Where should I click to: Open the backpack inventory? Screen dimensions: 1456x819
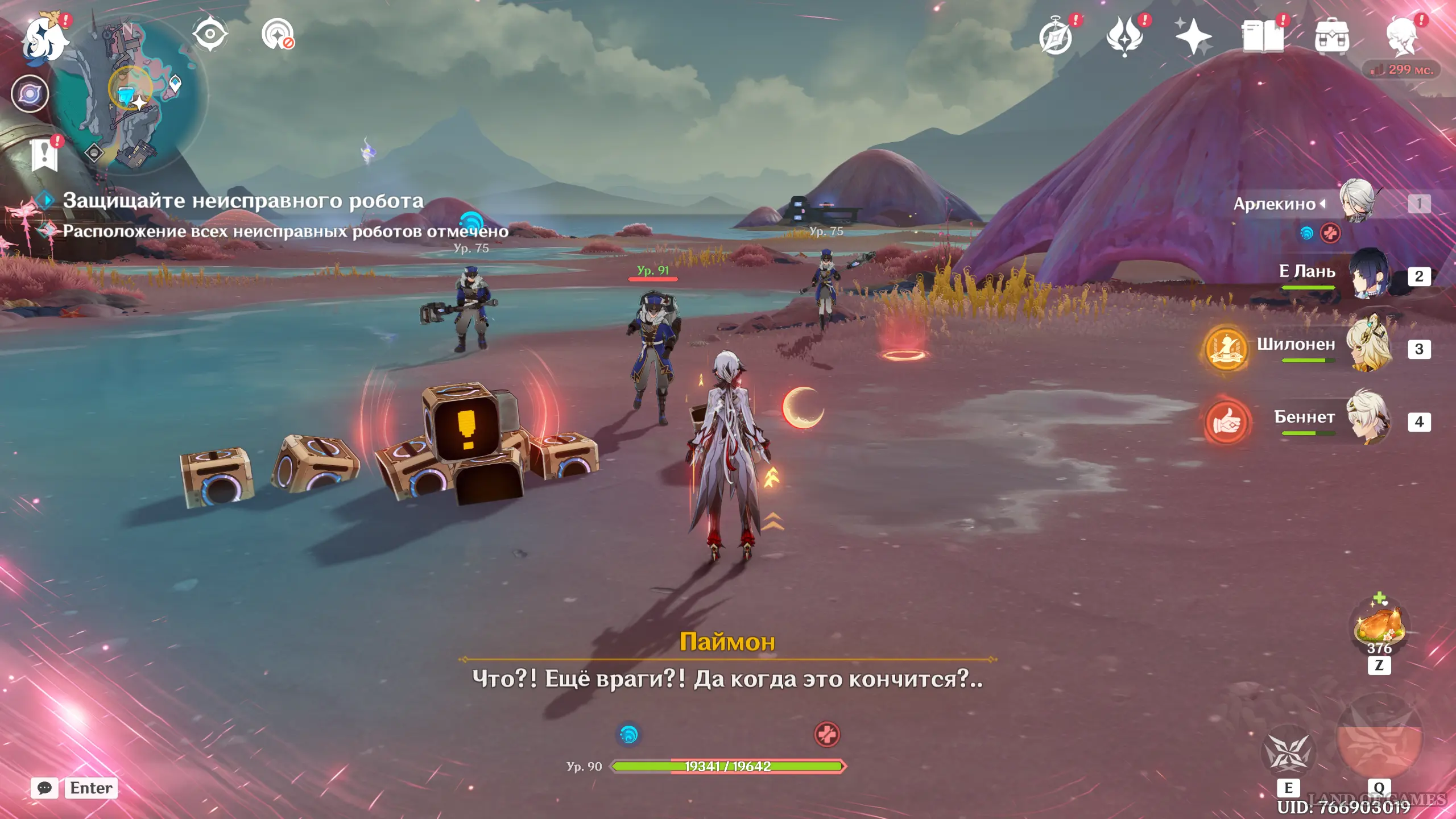pyautogui.click(x=1331, y=36)
